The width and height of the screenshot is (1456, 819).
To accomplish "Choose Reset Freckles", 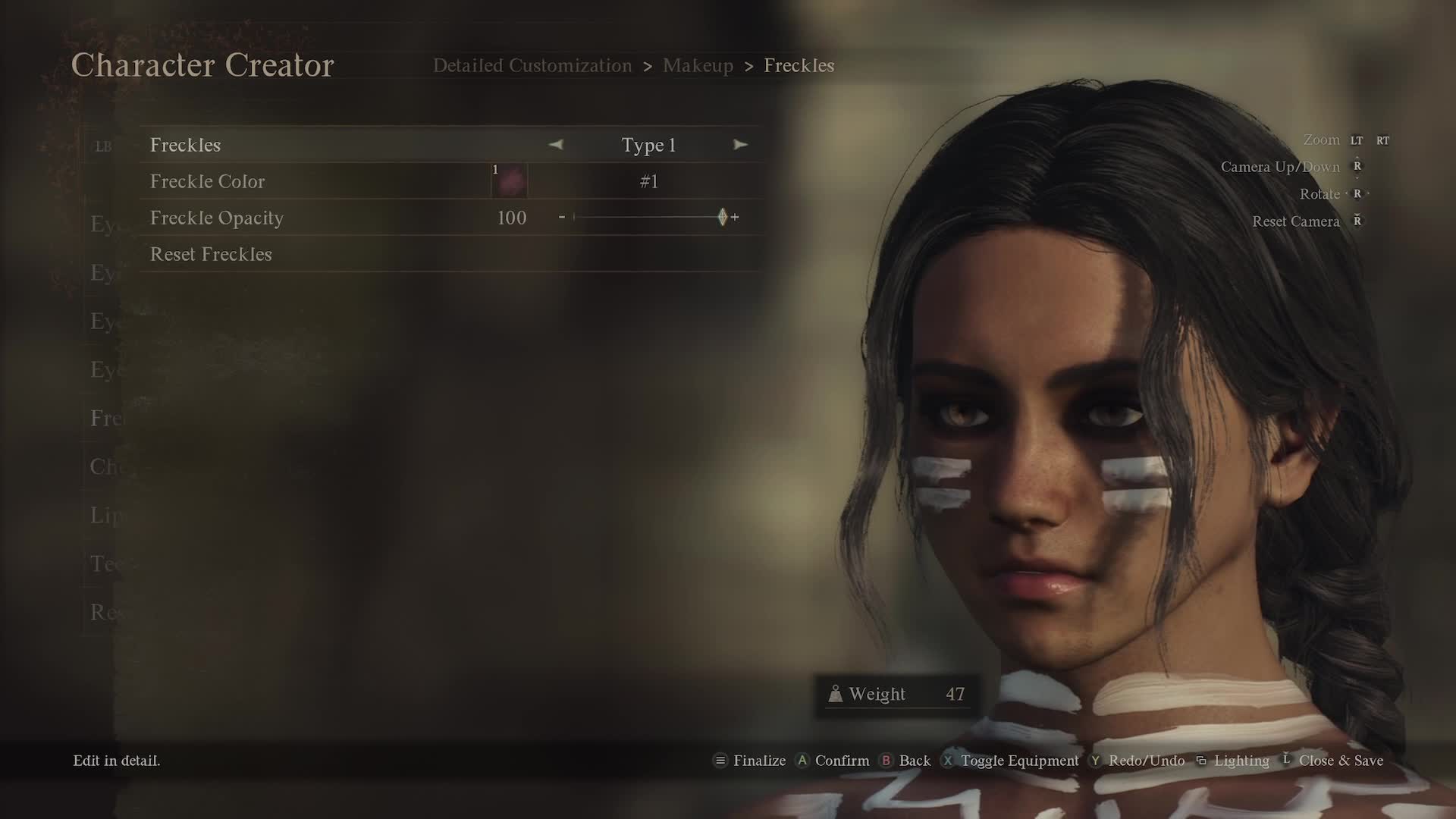I will 211,254.
